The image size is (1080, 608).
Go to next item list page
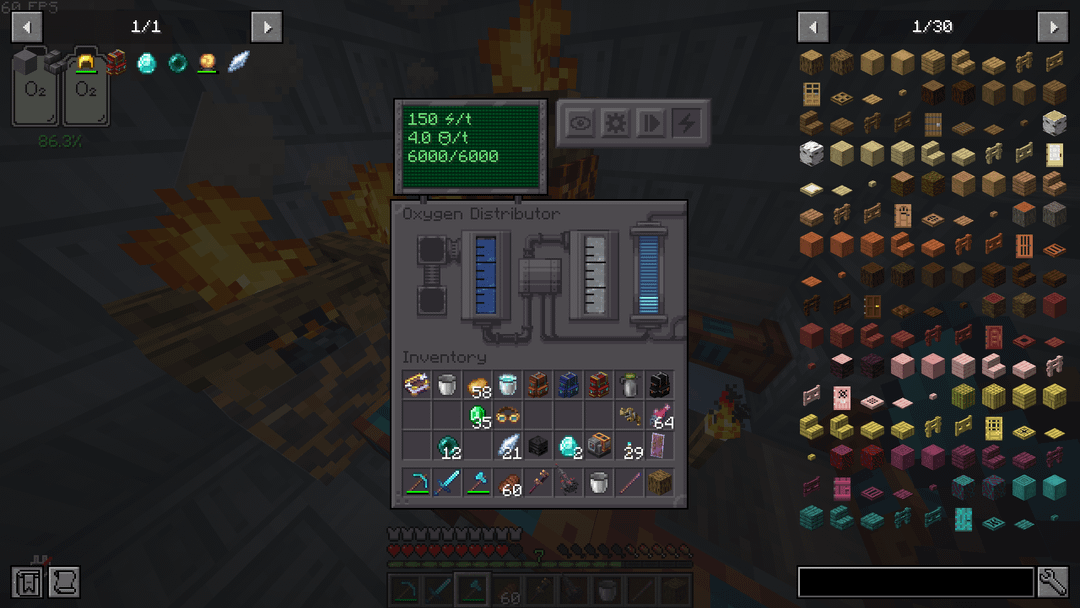[x=1052, y=27]
